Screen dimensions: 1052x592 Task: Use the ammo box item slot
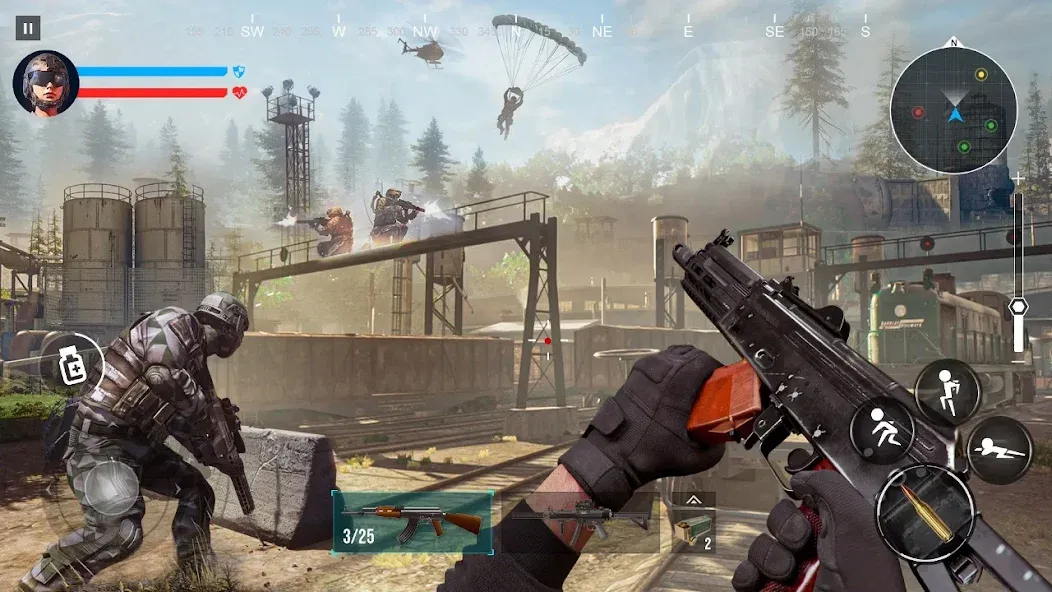tap(693, 530)
